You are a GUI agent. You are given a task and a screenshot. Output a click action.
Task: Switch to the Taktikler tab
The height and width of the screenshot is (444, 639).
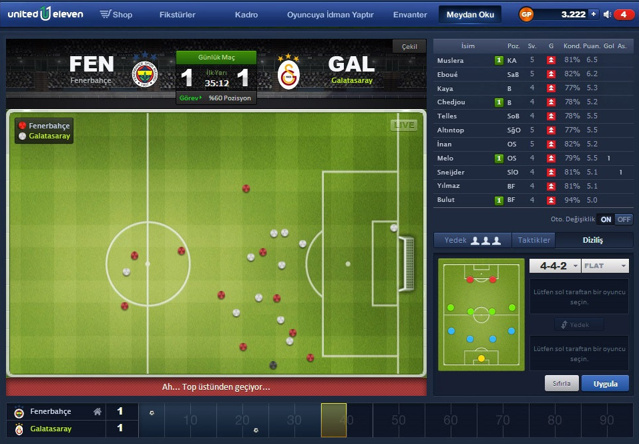[x=534, y=240]
